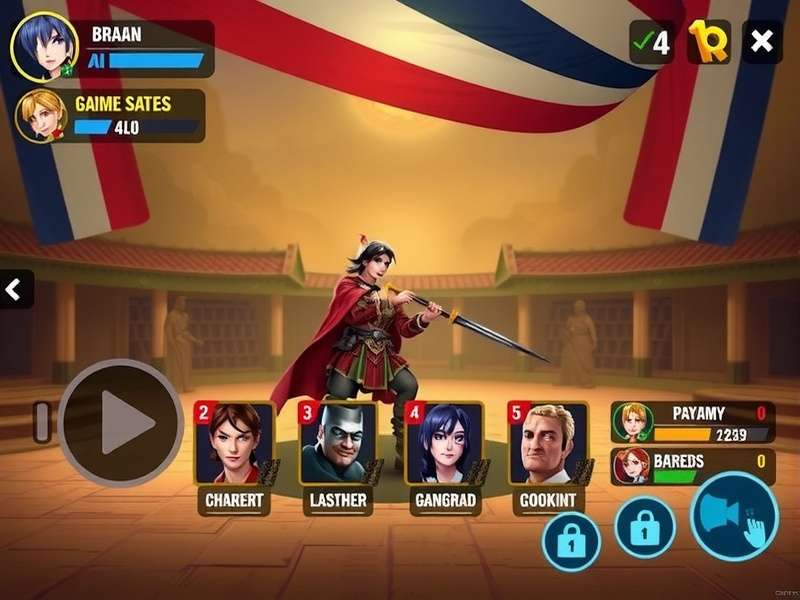Click the green checkmark counter
Image resolution: width=800 pixels, height=600 pixels.
[651, 42]
